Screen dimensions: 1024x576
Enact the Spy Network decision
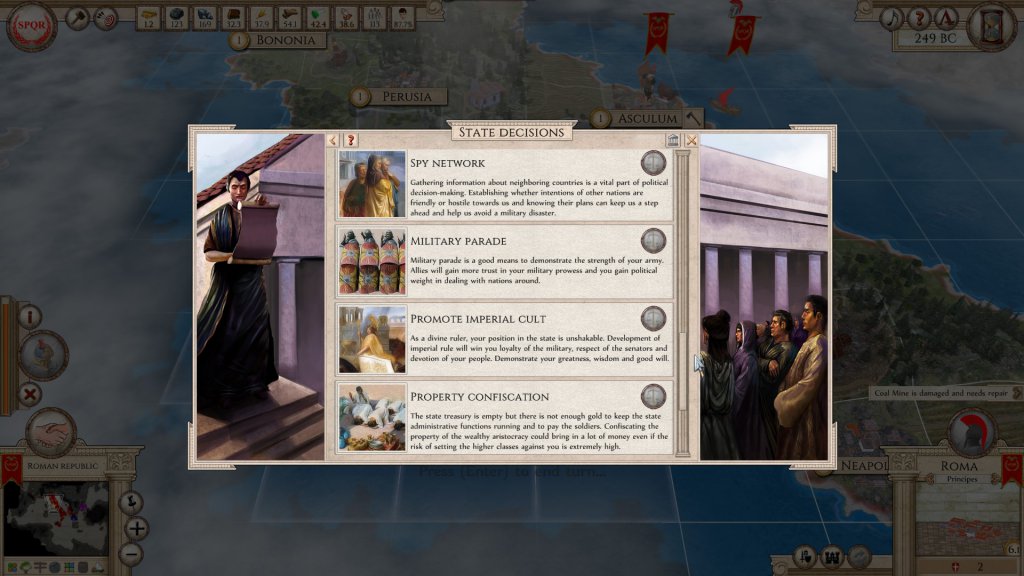click(x=653, y=163)
